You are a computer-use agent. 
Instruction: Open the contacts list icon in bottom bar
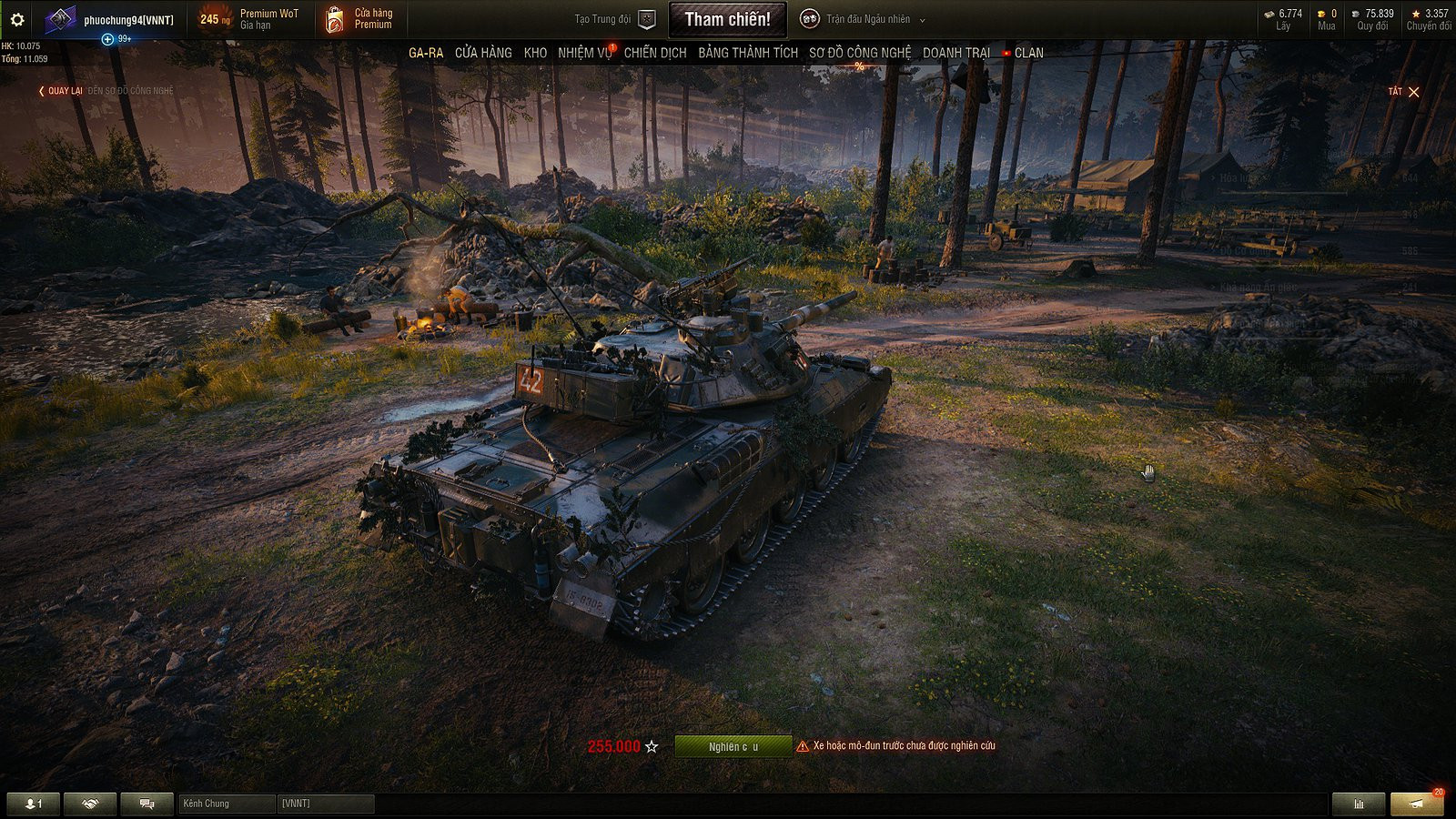[32, 804]
